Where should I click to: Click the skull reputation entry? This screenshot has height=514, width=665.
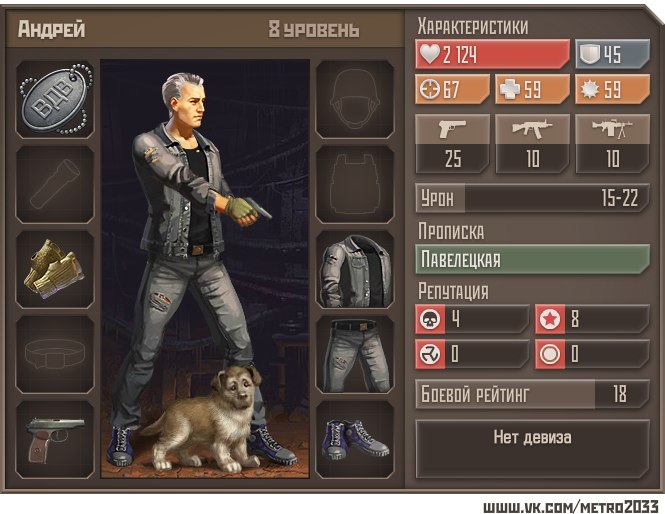(x=471, y=320)
